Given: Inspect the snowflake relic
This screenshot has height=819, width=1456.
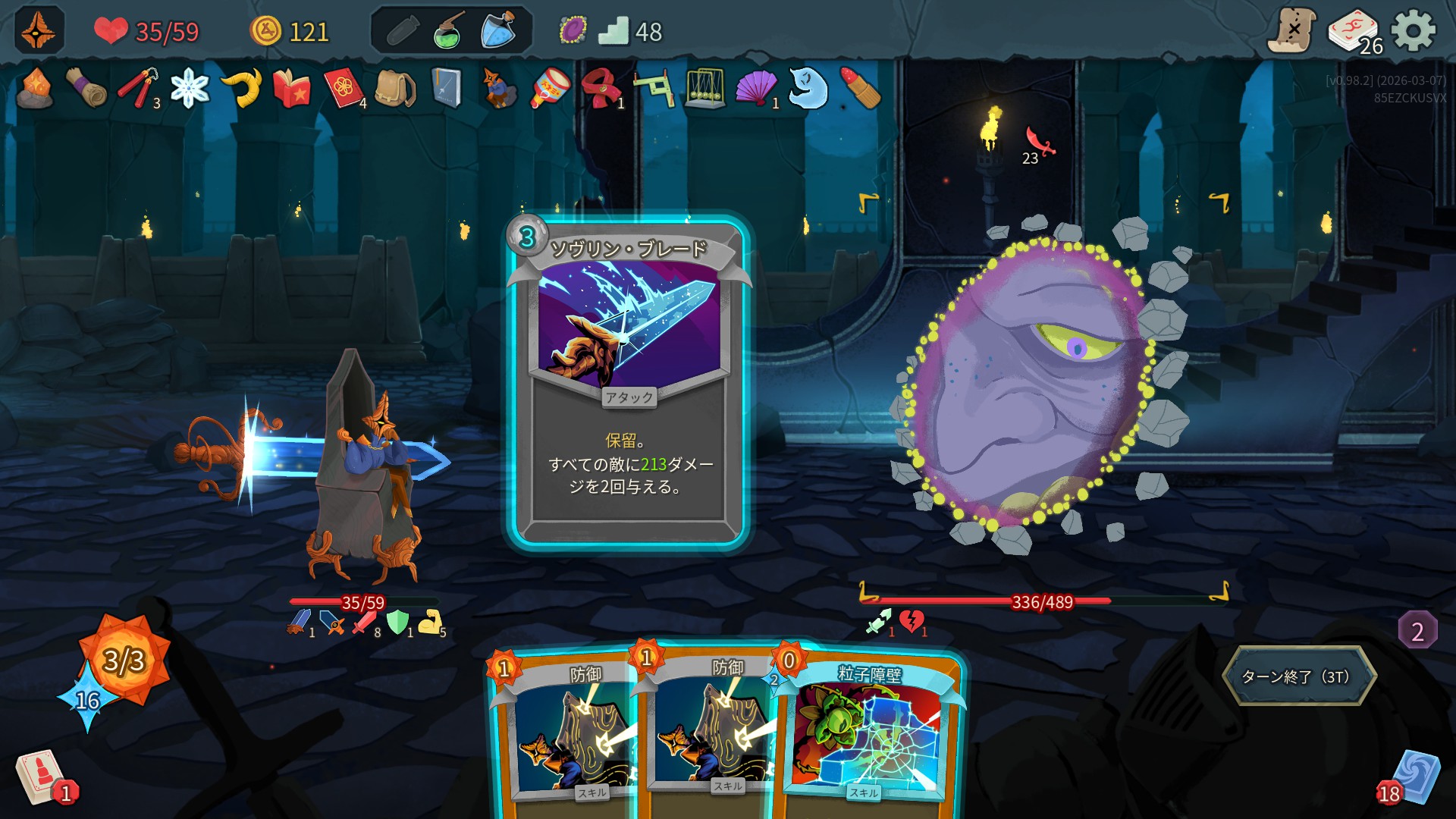Looking at the screenshot, I should pos(190,89).
